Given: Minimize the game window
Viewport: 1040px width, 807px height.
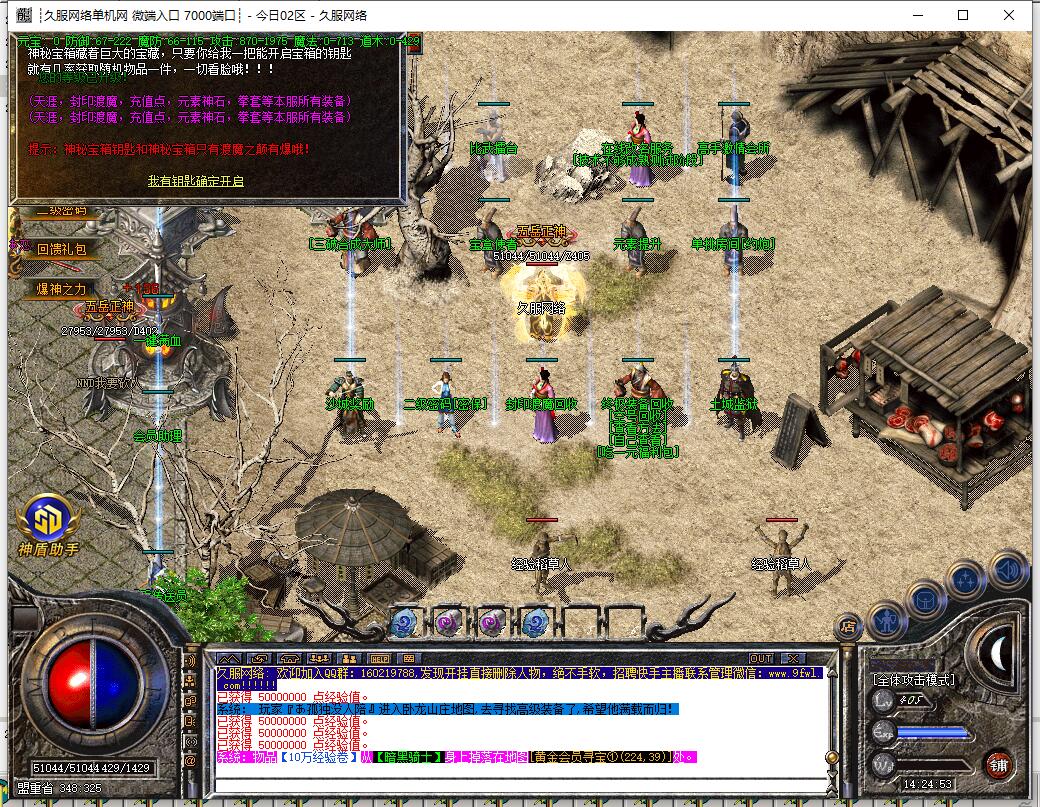Looking at the screenshot, I should (917, 15).
